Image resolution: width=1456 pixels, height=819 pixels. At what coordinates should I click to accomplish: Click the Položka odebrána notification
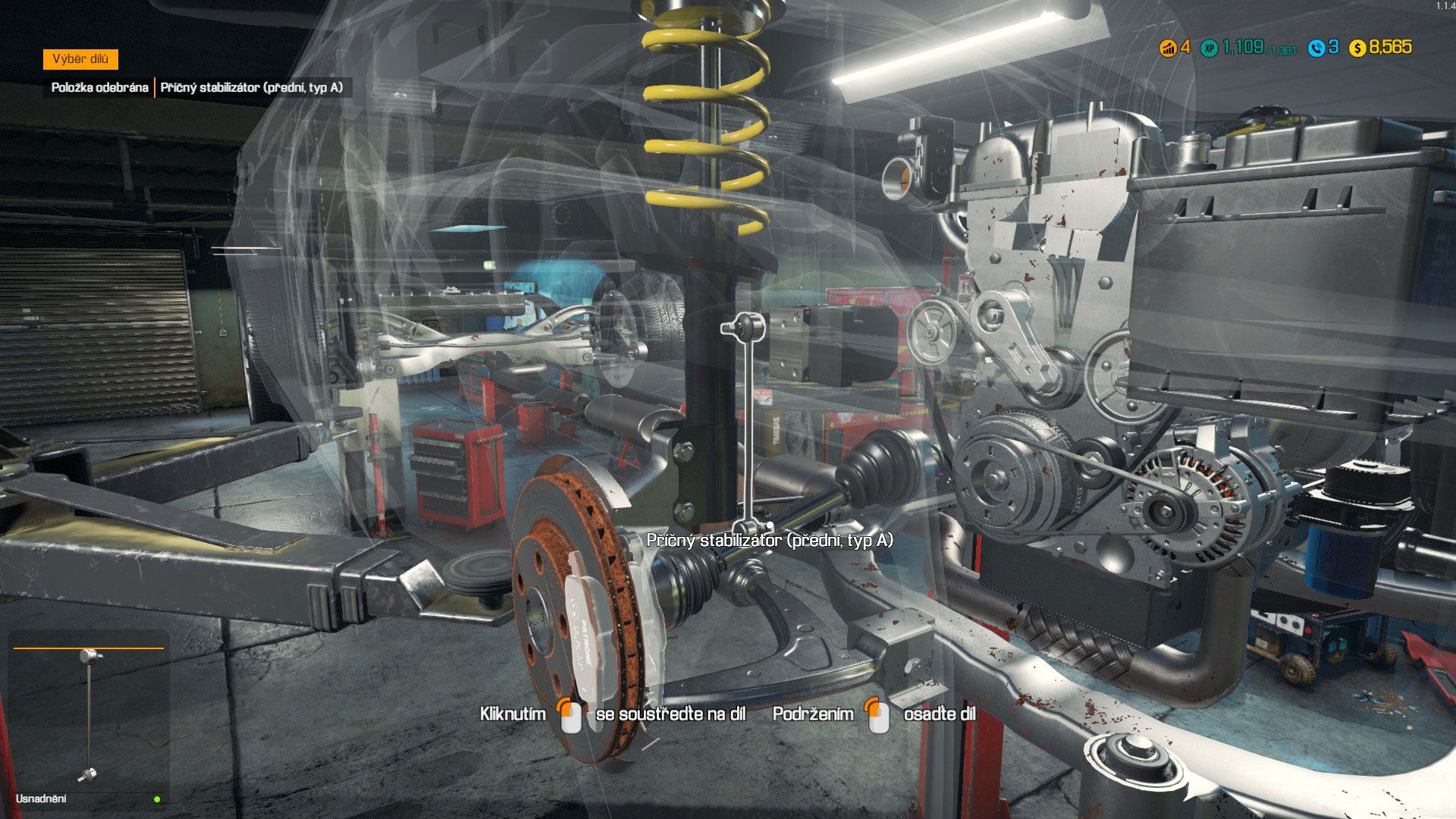tap(99, 87)
